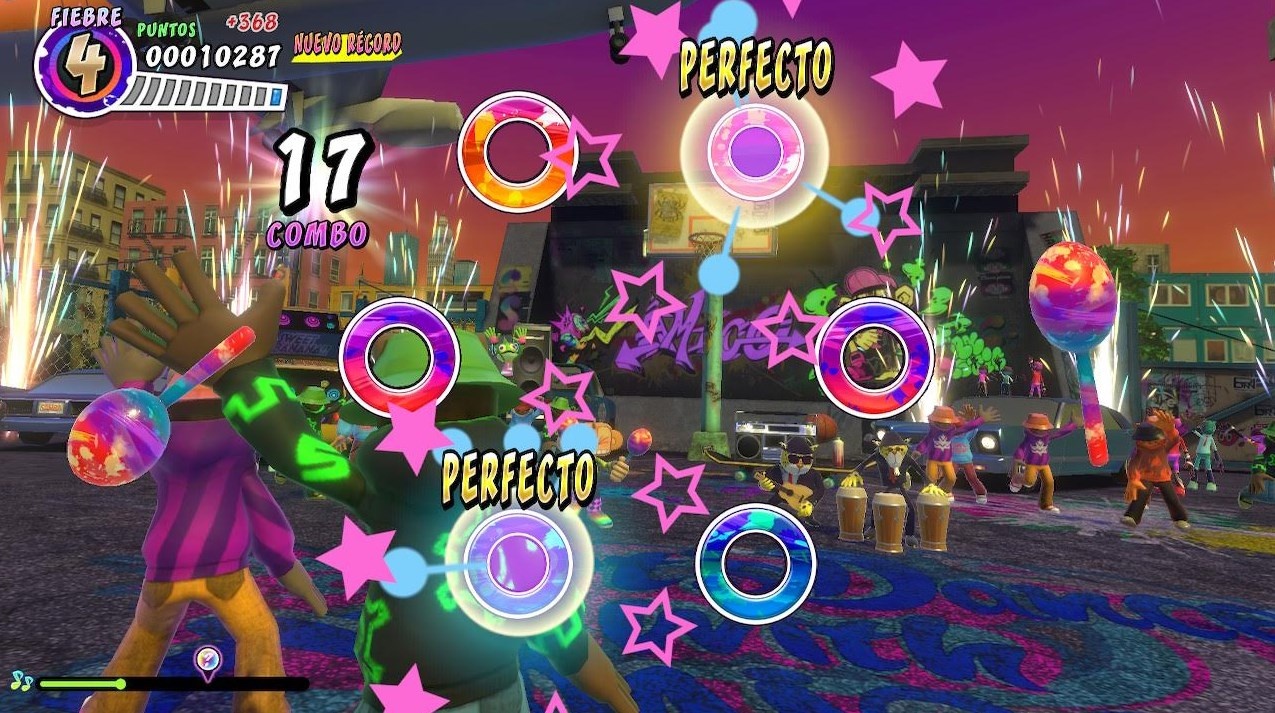Tap the blue target ring
The image size is (1275, 713).
click(755, 563)
